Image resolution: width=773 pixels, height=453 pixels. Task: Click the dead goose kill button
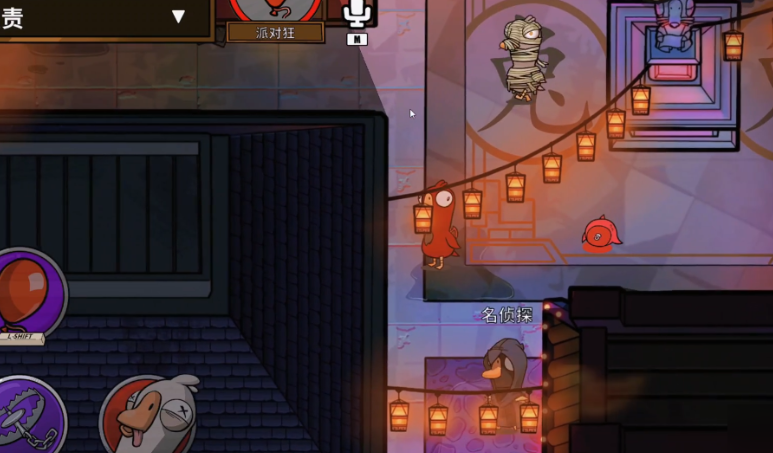(148, 417)
